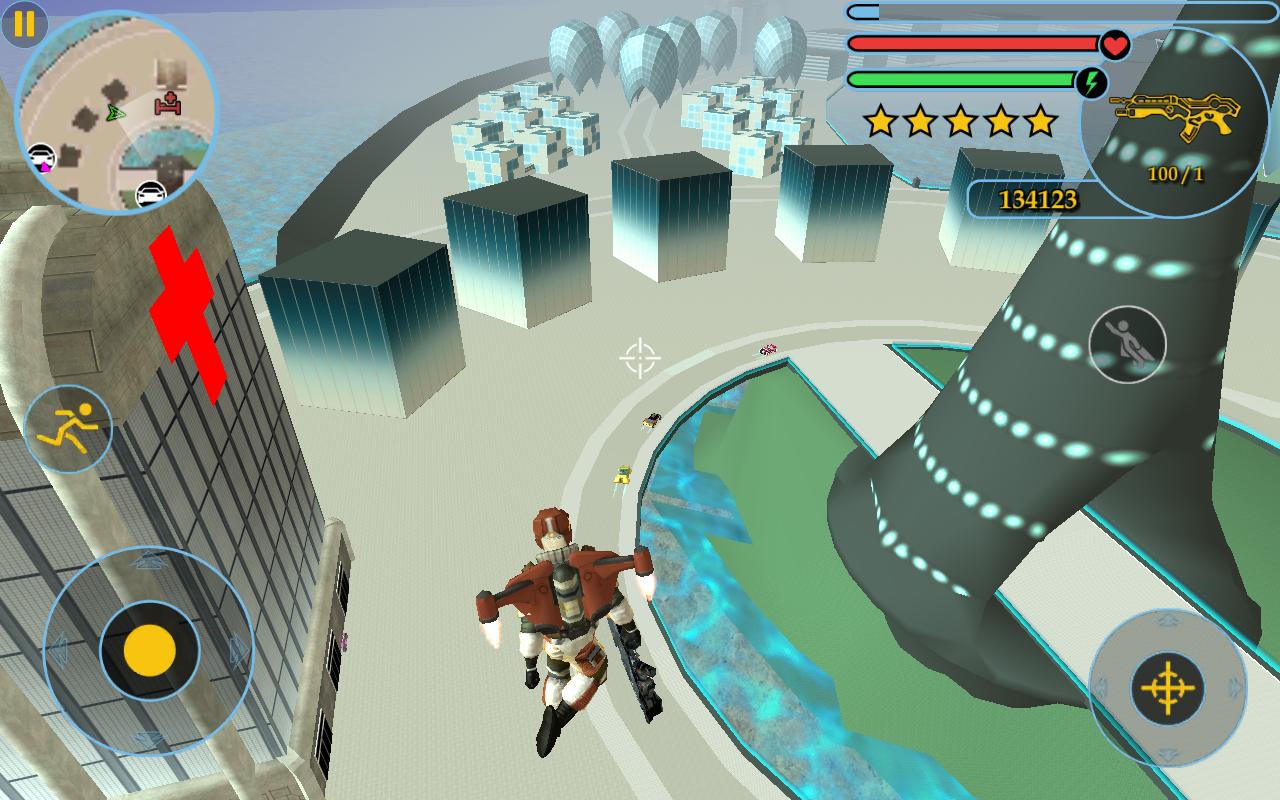Tap the down chevron below the fire button
This screenshot has height=800, width=1280.
(x=1166, y=754)
